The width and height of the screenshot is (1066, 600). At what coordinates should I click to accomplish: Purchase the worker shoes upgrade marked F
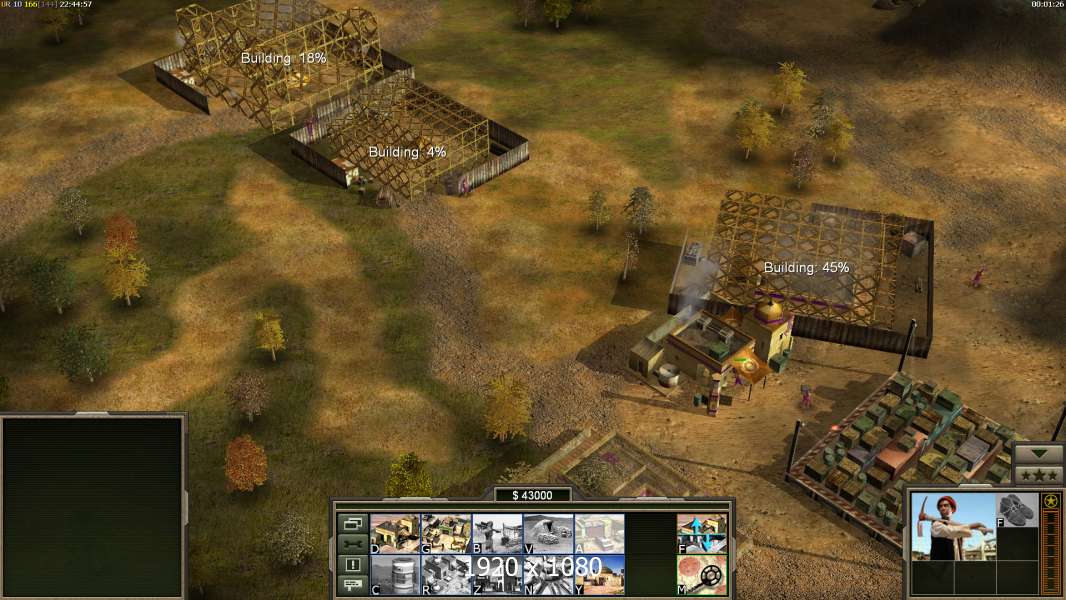pyautogui.click(x=1017, y=509)
